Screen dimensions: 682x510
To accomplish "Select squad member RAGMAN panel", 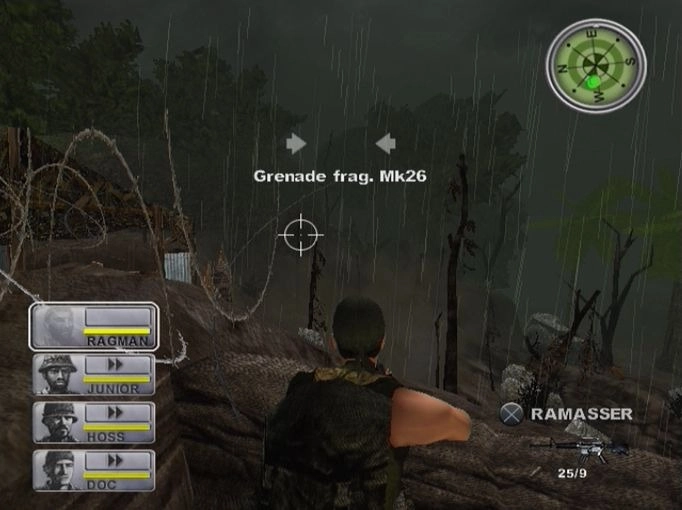I will click(93, 326).
